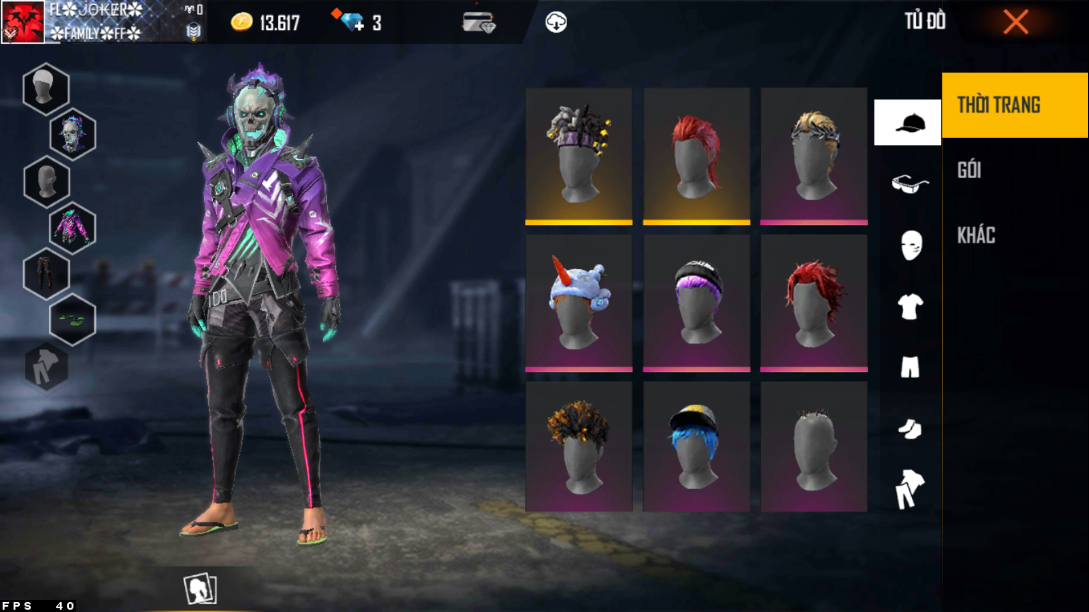Select the equipped green flip-flops slot
The image size is (1089, 612).
(x=73, y=319)
